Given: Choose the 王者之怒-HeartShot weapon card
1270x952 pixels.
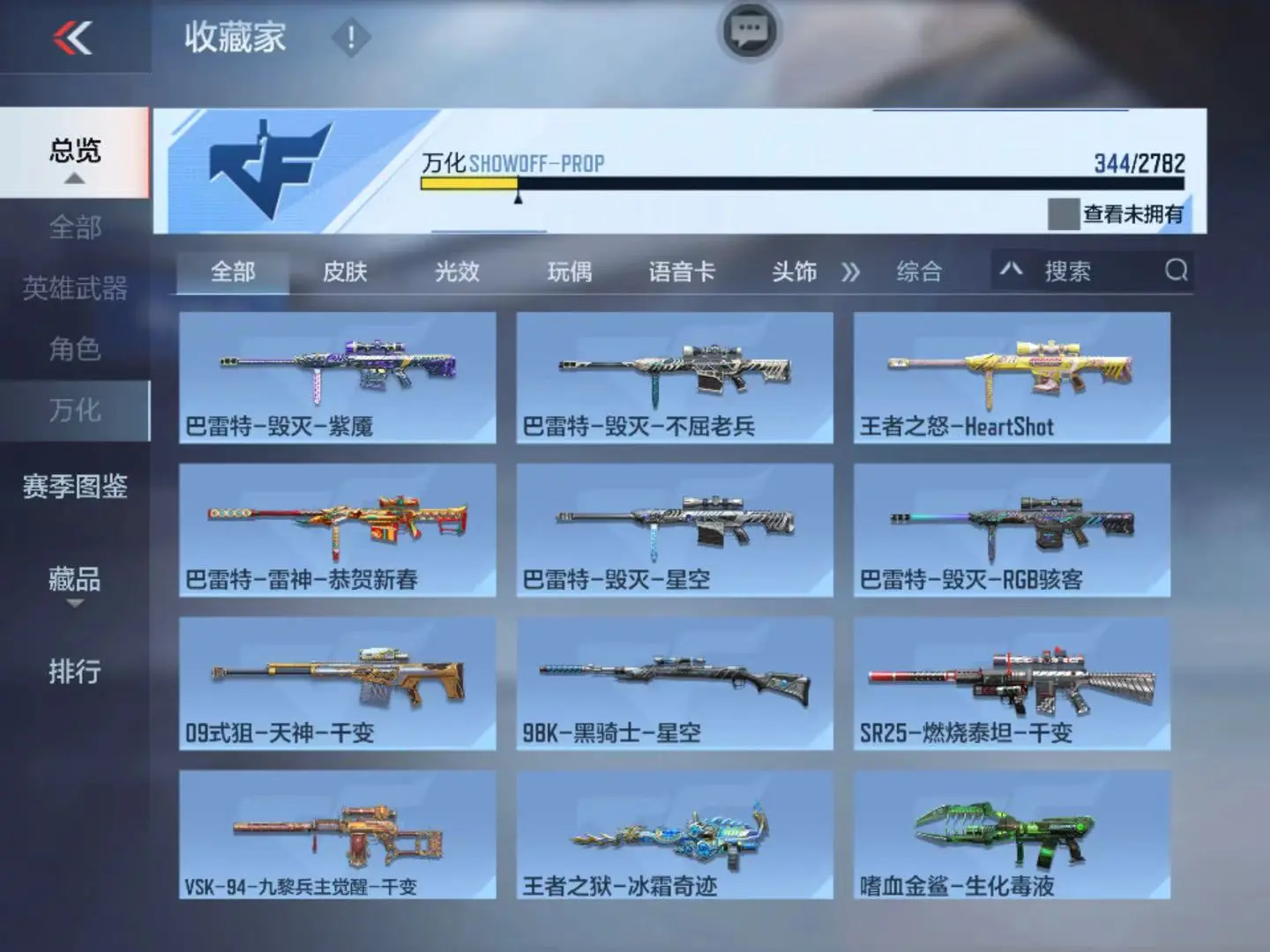Looking at the screenshot, I should (1012, 377).
